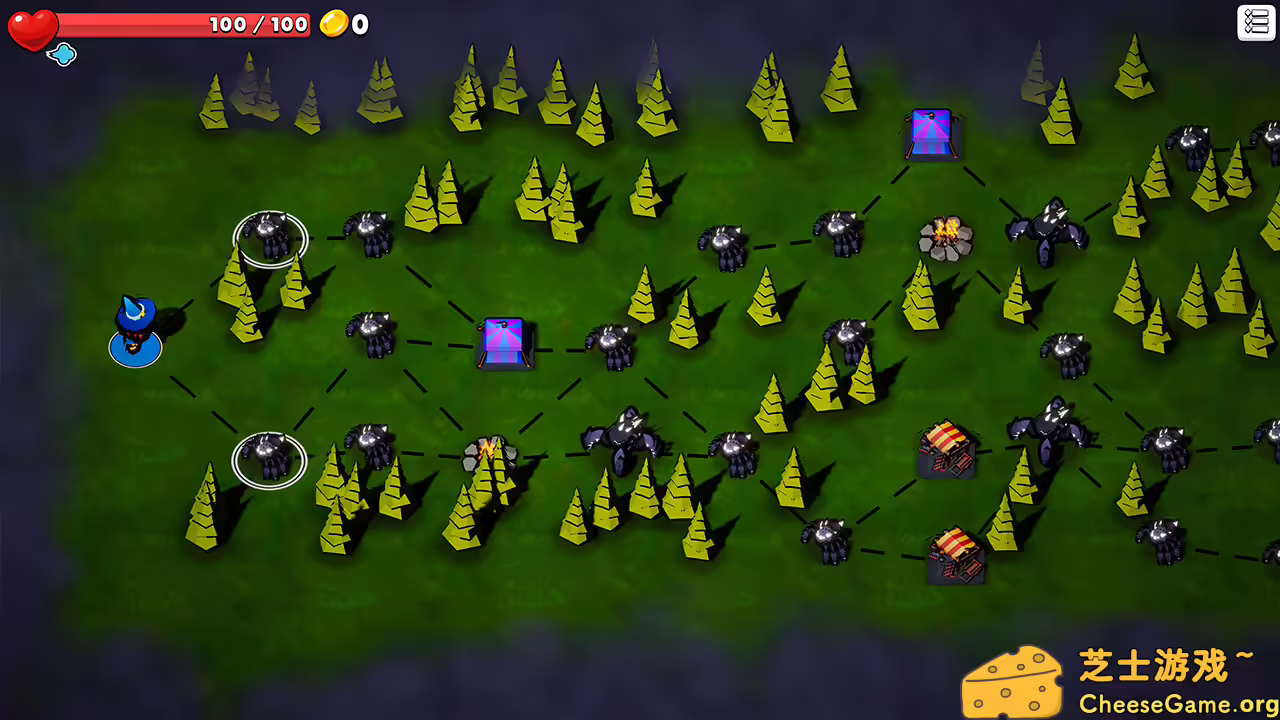This screenshot has height=720, width=1280.
Task: Select the blue crystal icon under the heart
Action: pos(62,56)
